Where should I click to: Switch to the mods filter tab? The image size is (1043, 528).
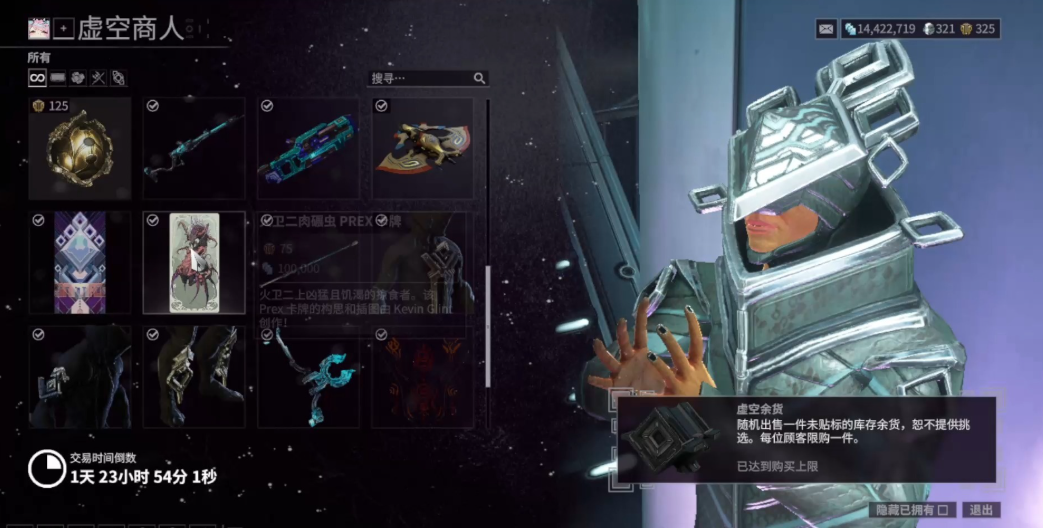(58, 78)
